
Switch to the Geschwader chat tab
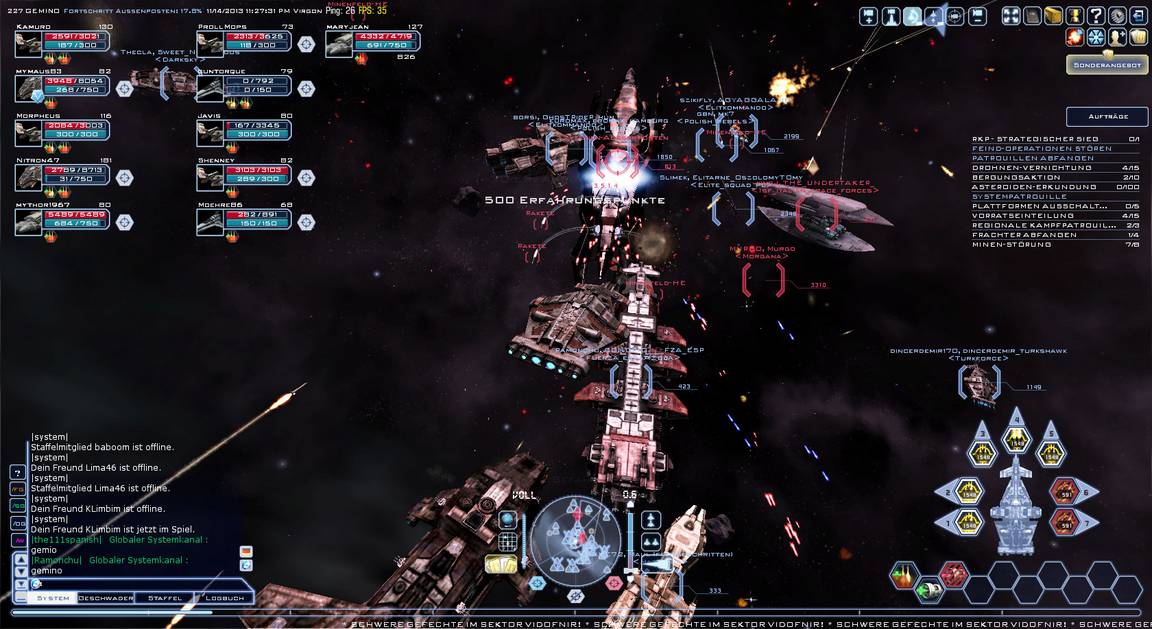tap(106, 598)
